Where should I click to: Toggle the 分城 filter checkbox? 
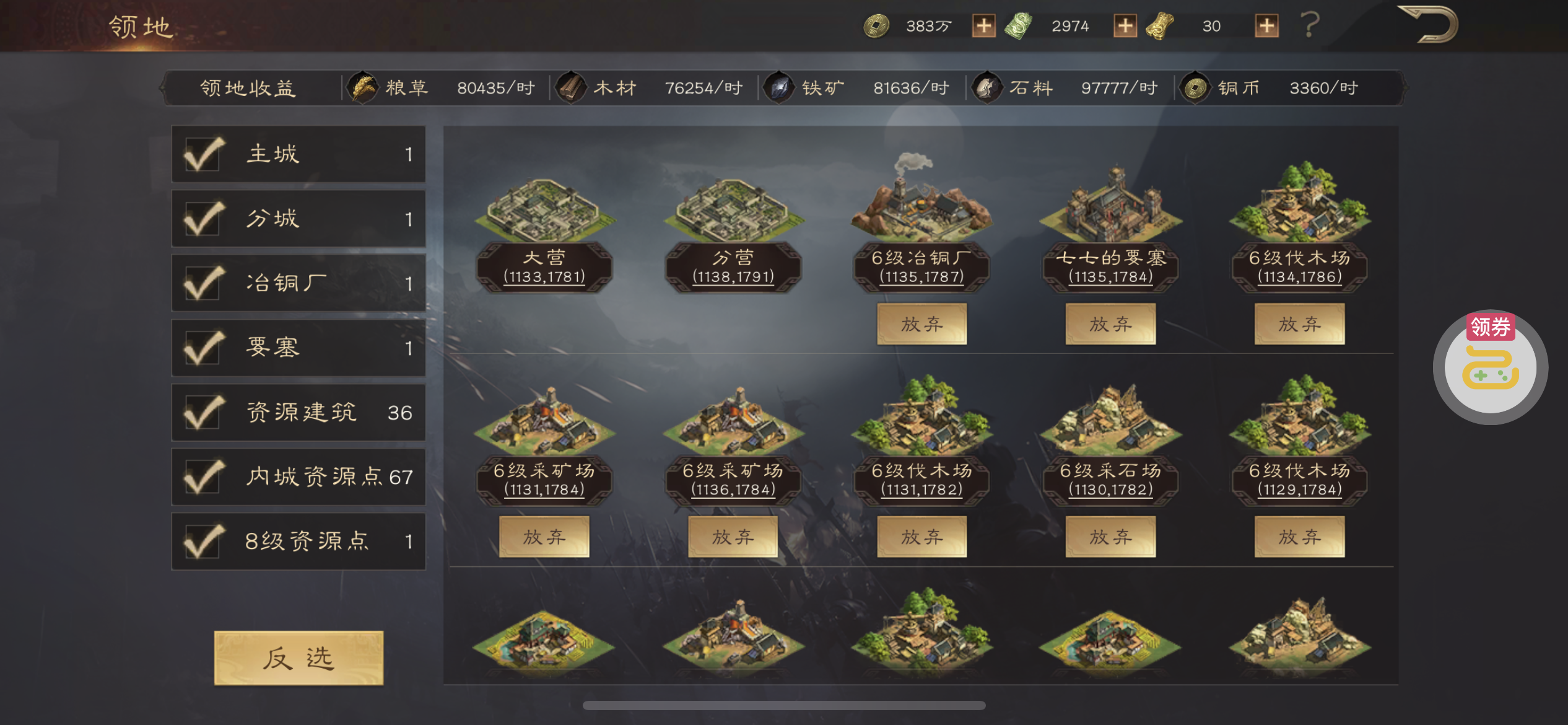203,219
